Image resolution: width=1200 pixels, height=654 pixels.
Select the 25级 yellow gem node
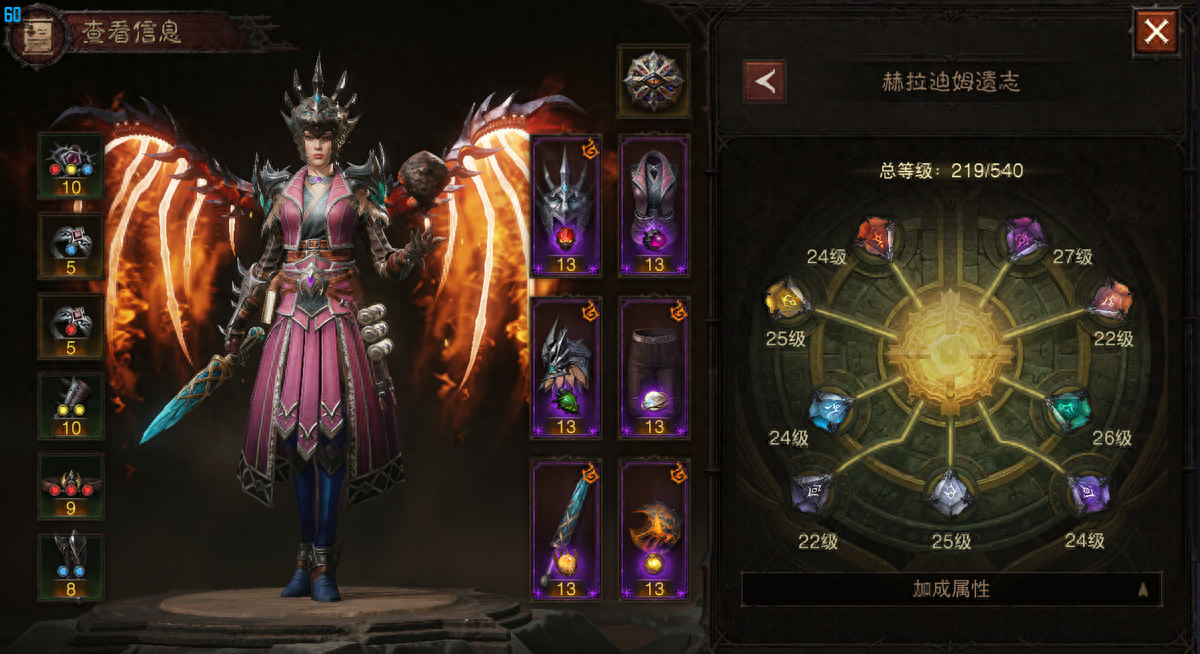tap(787, 300)
